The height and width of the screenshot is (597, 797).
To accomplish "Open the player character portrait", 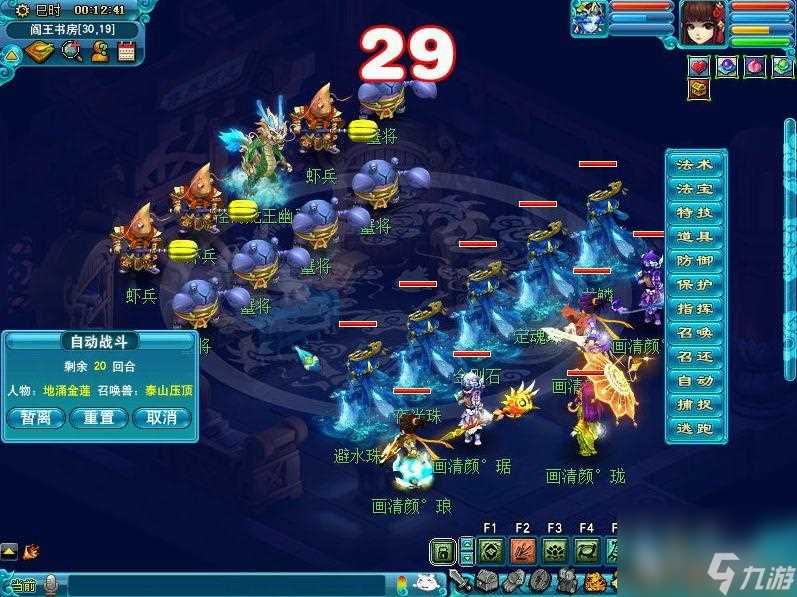I will coord(705,23).
